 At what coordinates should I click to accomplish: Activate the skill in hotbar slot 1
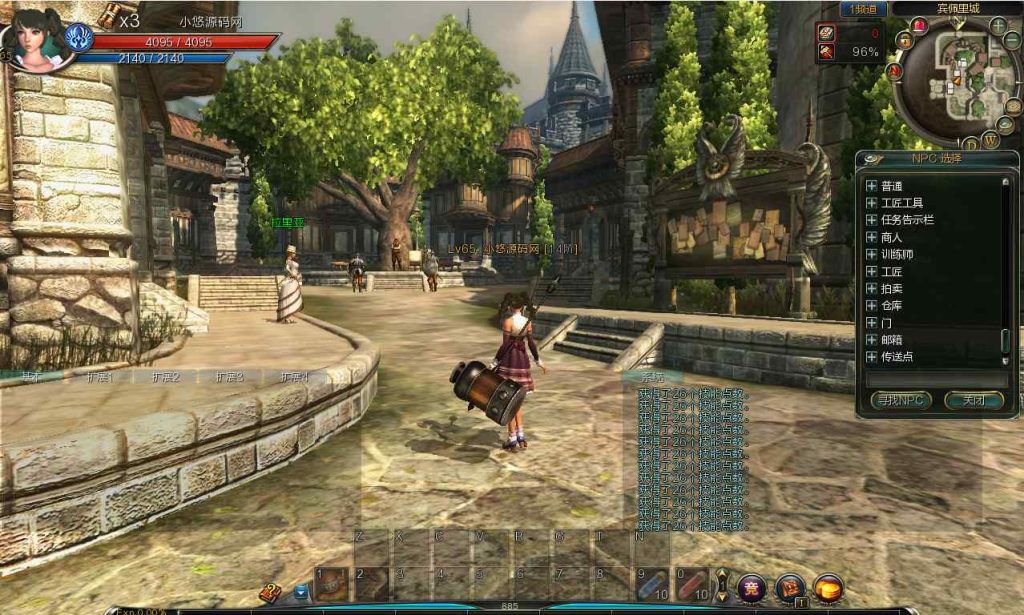pyautogui.click(x=332, y=584)
